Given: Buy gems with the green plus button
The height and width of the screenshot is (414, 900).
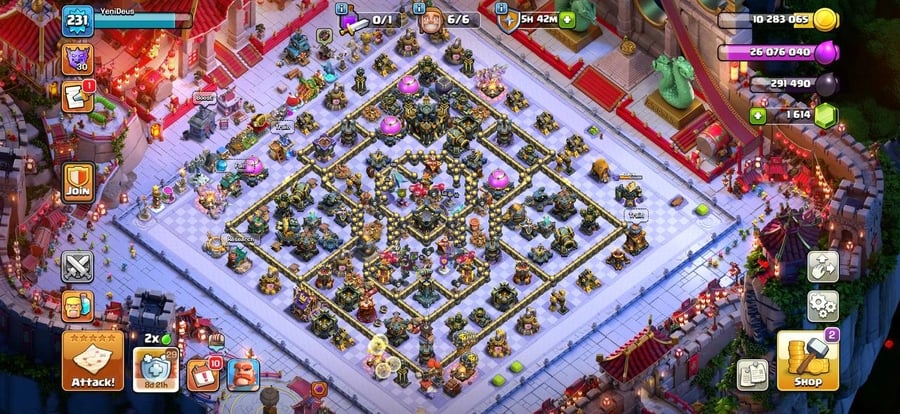Looking at the screenshot, I should 758,116.
